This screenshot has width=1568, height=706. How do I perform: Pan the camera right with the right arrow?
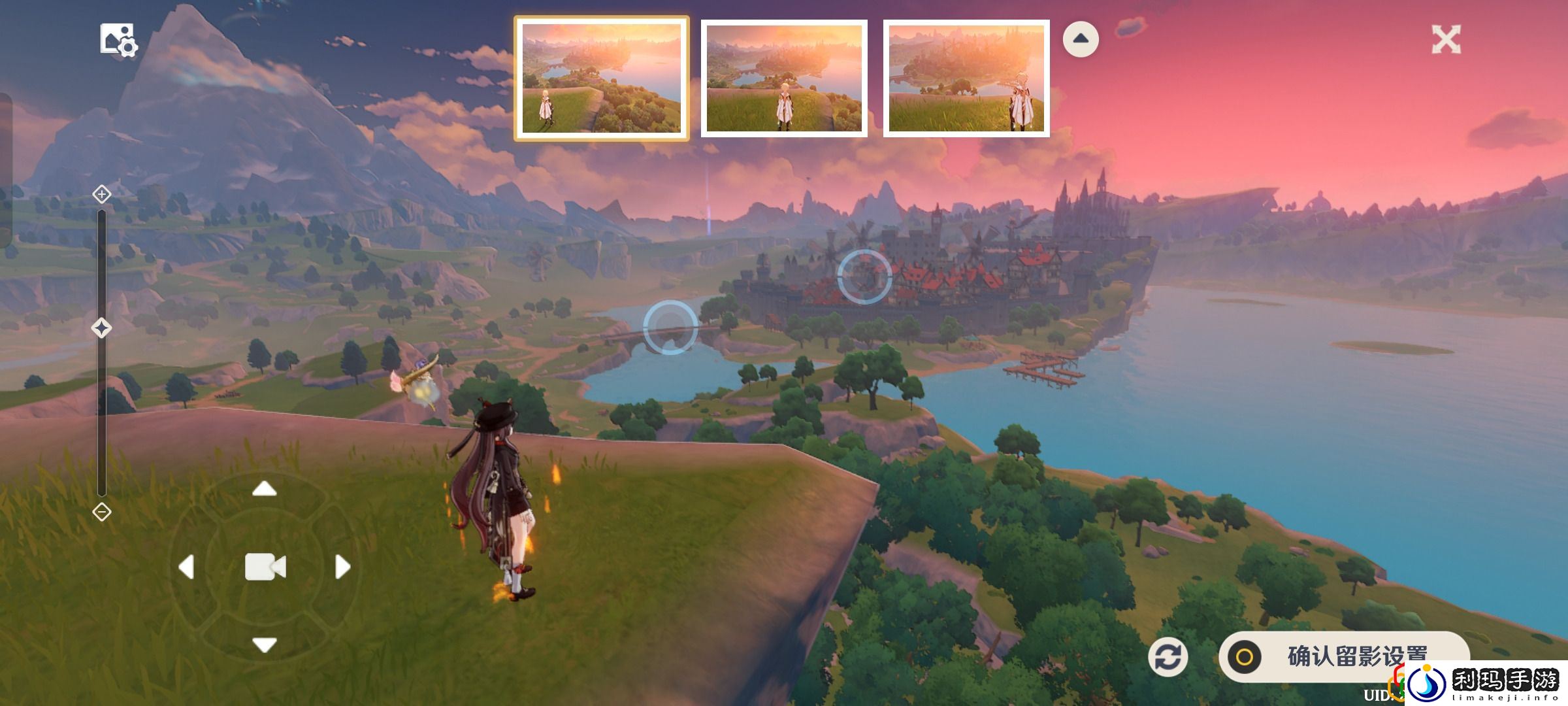point(342,567)
